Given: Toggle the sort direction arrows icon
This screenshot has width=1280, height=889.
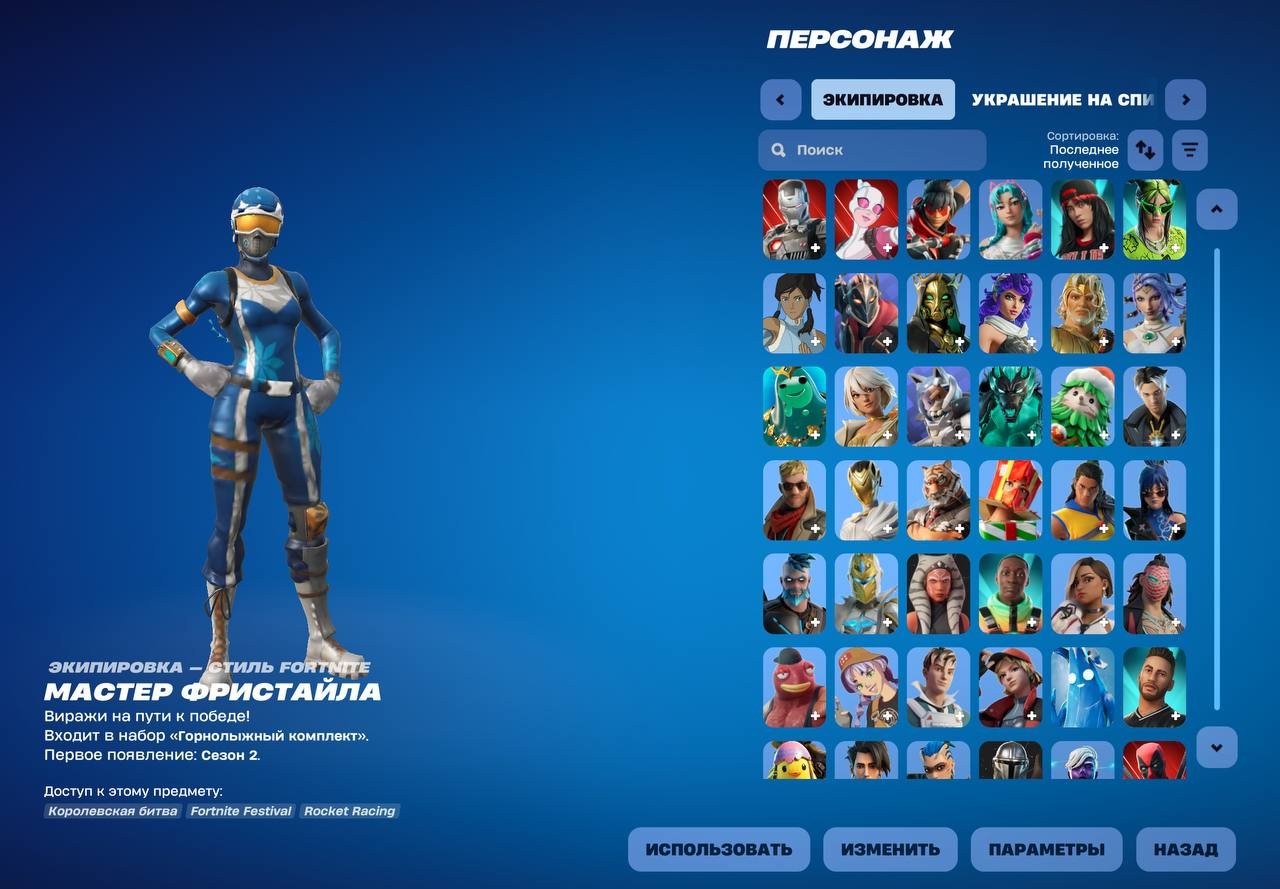Looking at the screenshot, I should [x=1145, y=149].
